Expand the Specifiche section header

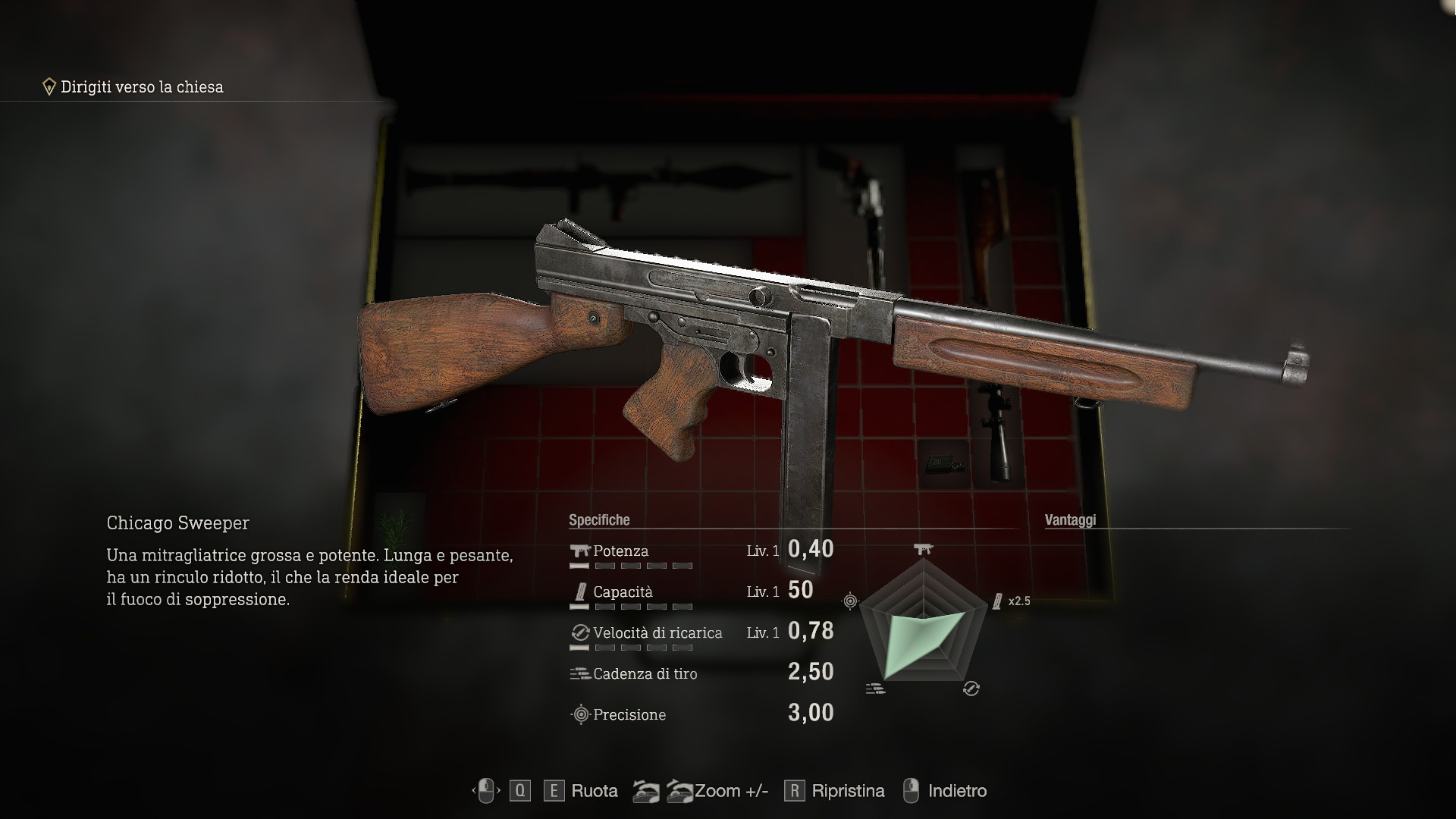click(599, 520)
